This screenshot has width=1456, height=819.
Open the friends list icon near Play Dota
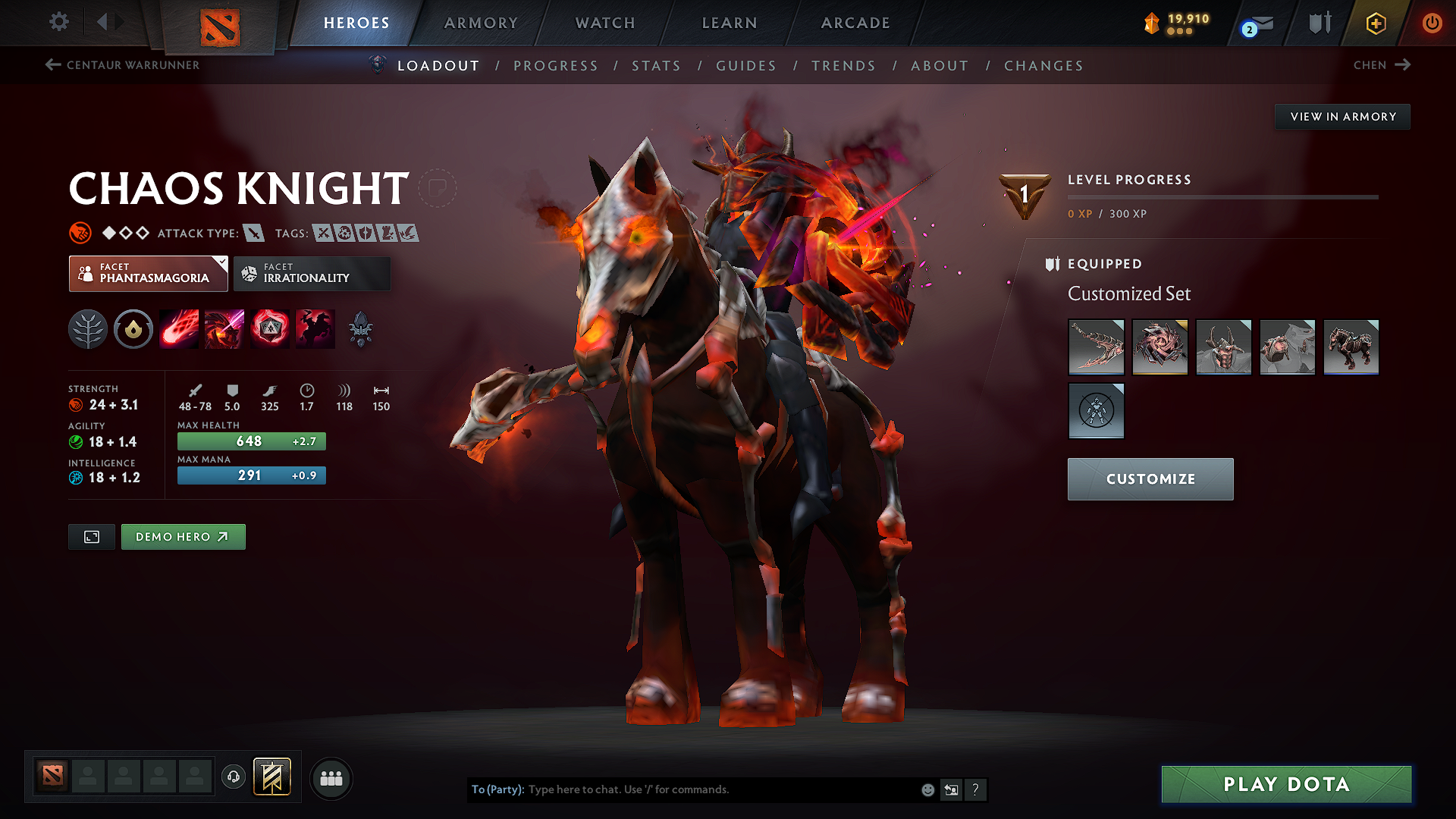(331, 778)
